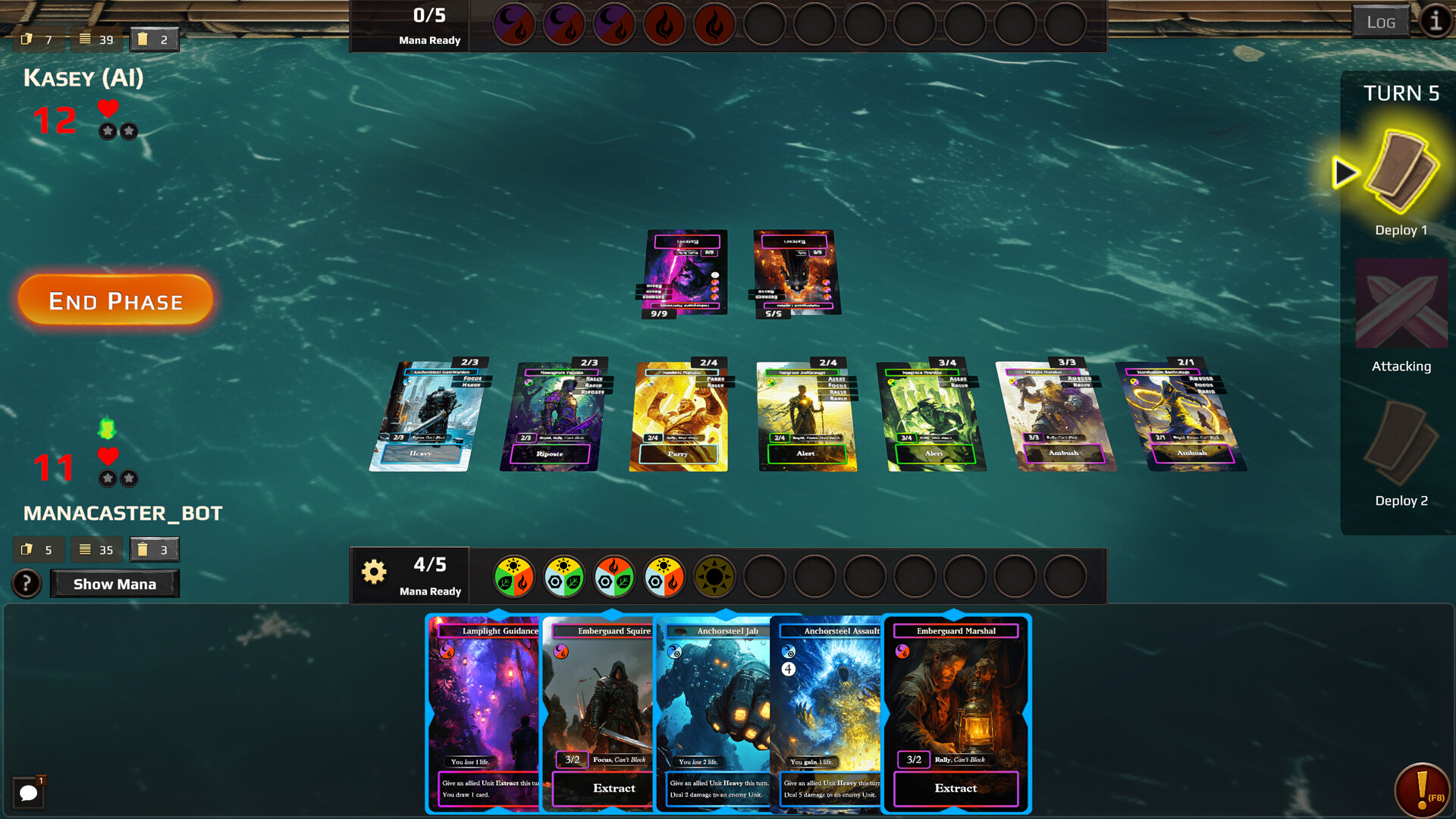Toggle the first purple mana orb in Kasey's bar

tap(513, 24)
